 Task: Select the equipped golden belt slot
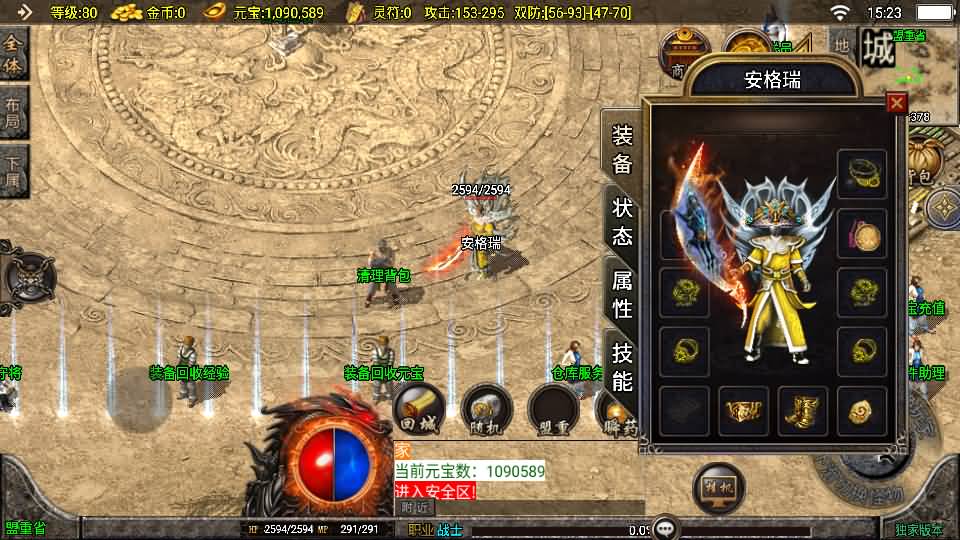coord(744,411)
